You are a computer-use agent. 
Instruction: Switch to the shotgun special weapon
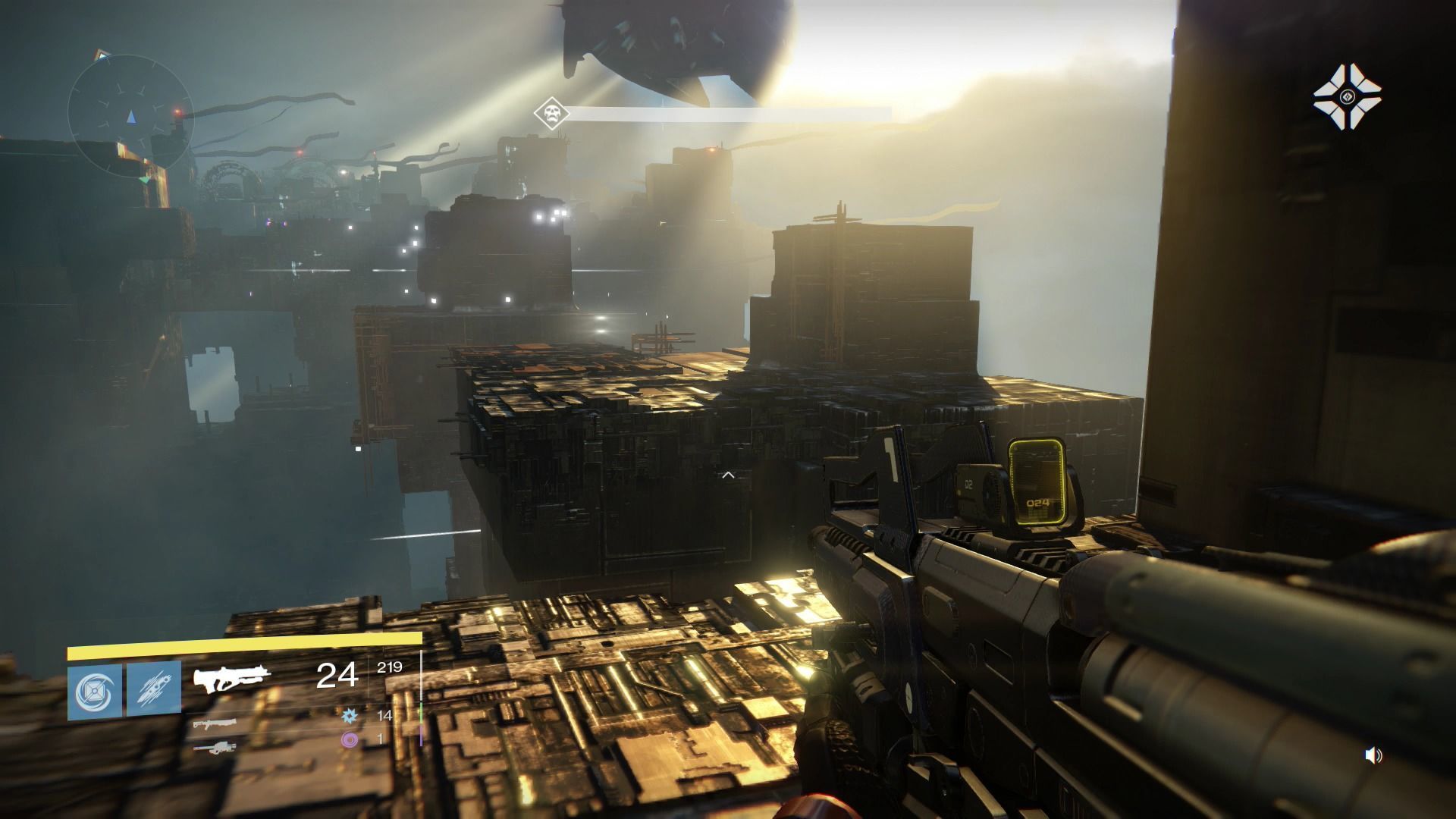[214, 723]
